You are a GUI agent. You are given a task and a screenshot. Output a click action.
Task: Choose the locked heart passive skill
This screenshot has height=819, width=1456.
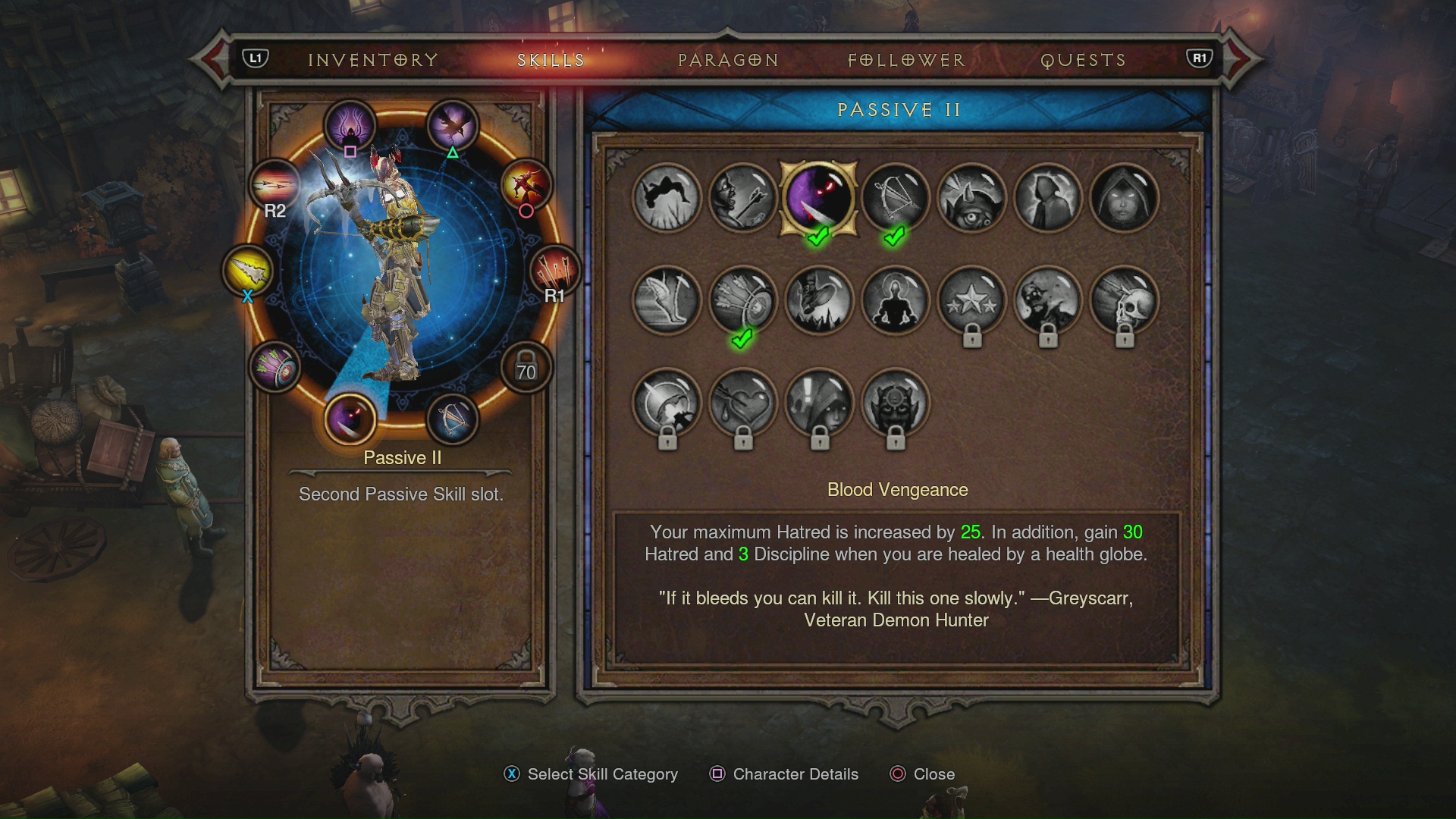743,403
